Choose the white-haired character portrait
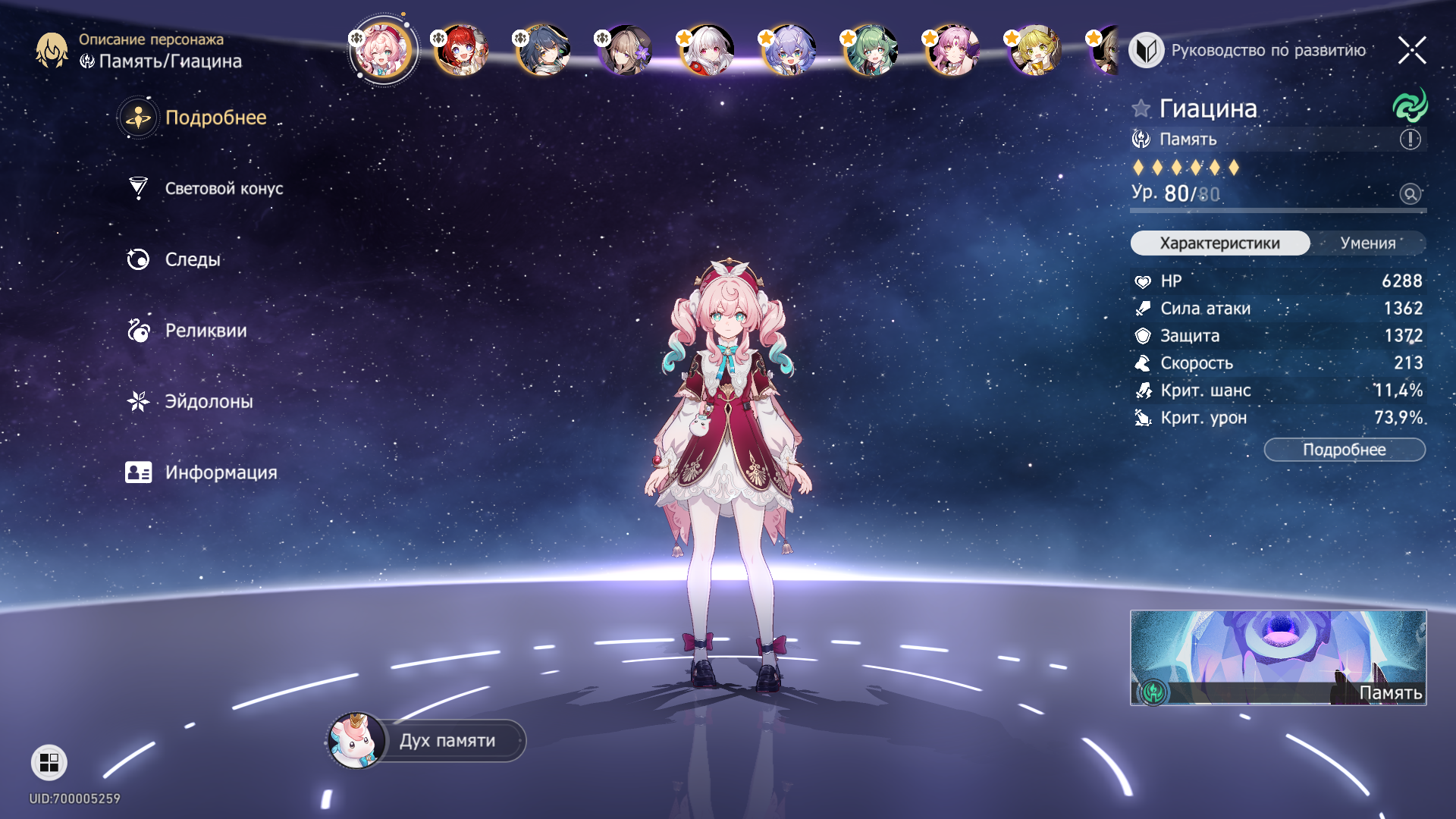Image resolution: width=1456 pixels, height=819 pixels. [707, 51]
